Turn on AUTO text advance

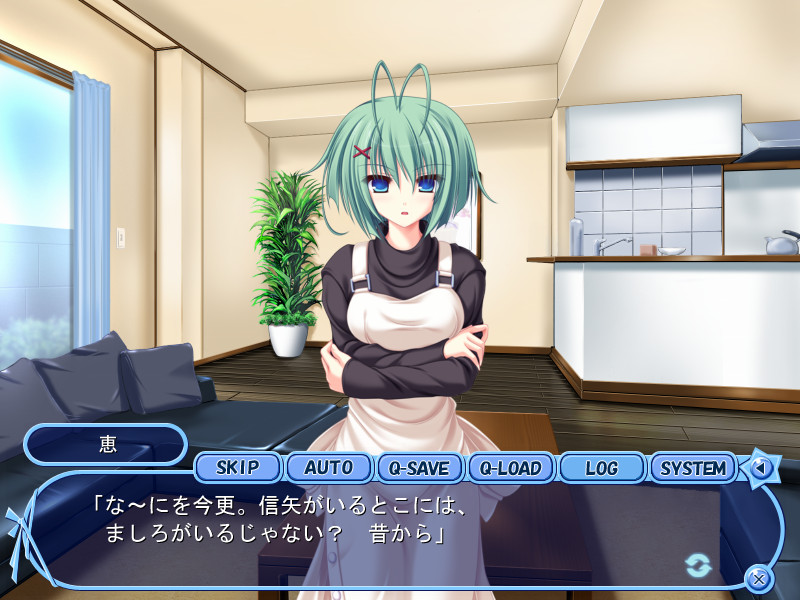pos(328,467)
